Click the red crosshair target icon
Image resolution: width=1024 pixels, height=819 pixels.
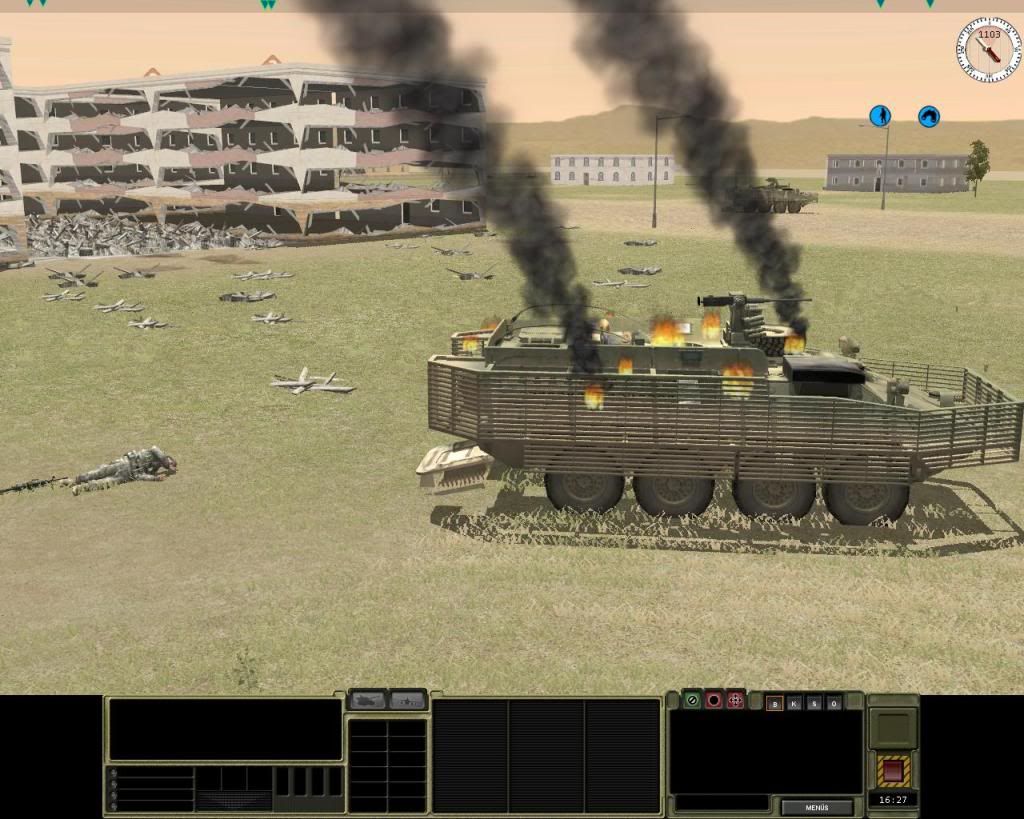pos(736,699)
